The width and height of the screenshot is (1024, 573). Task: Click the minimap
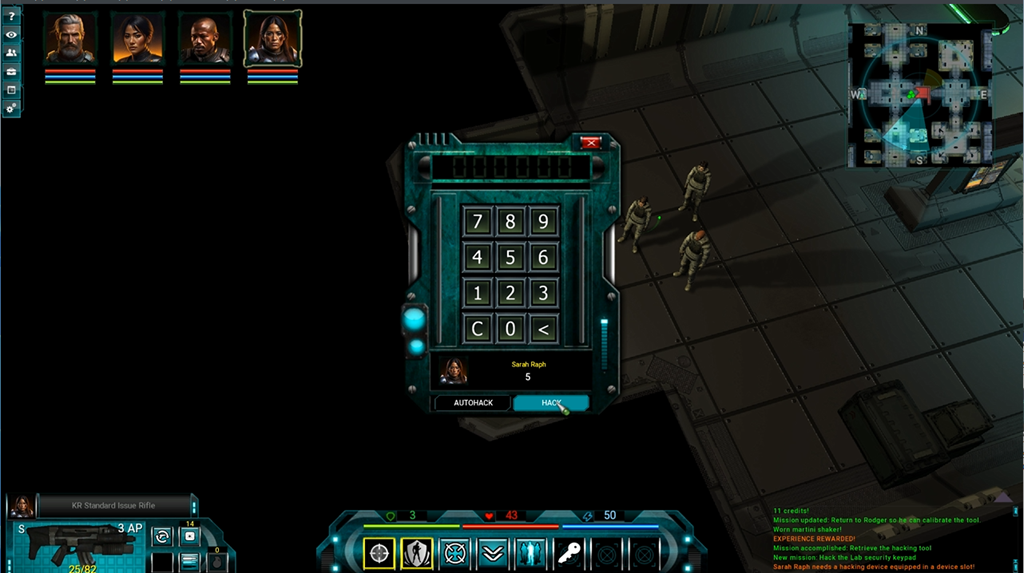918,95
